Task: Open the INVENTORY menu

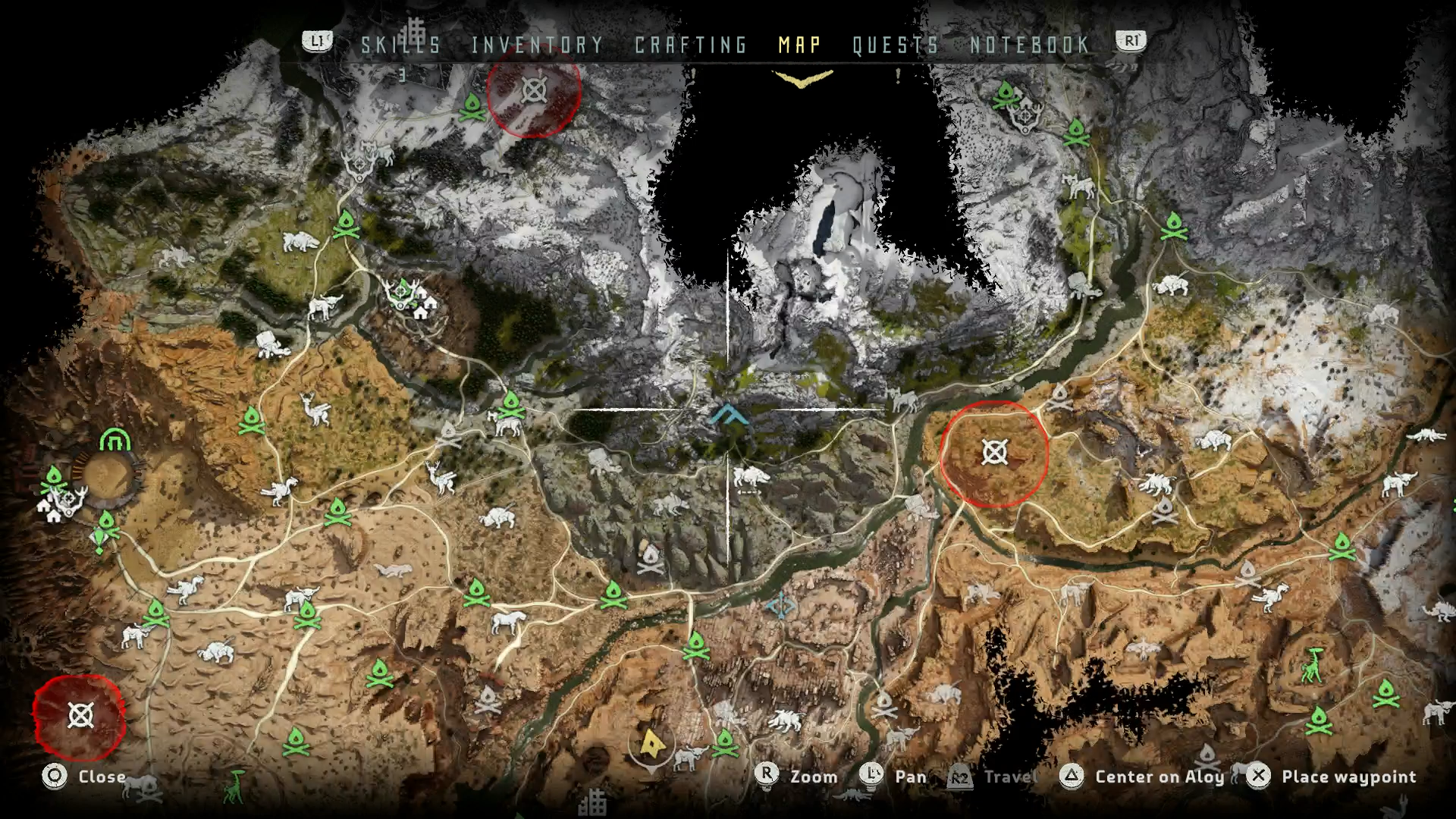Action: [x=535, y=44]
